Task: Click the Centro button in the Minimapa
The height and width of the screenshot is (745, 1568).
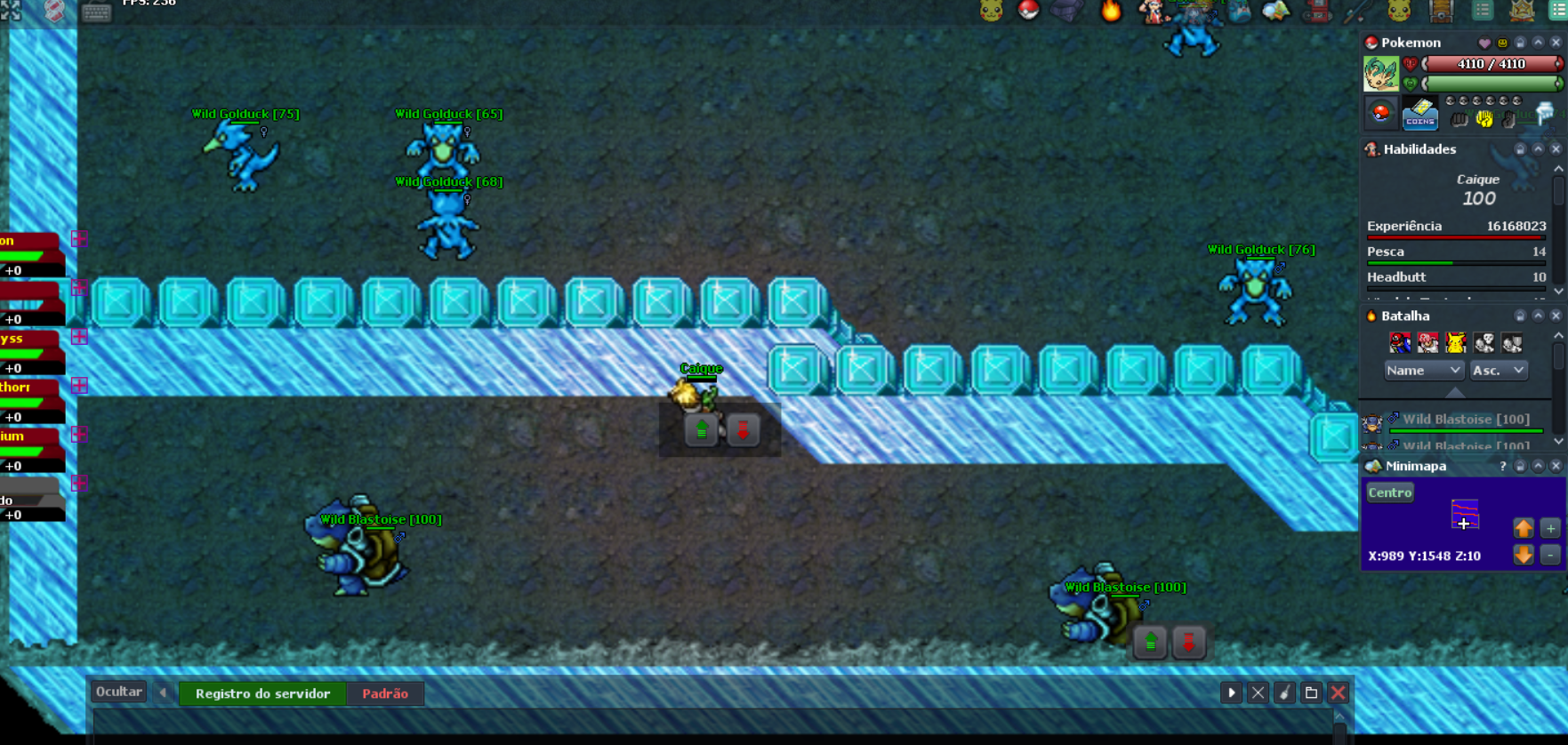Action: click(x=1389, y=492)
